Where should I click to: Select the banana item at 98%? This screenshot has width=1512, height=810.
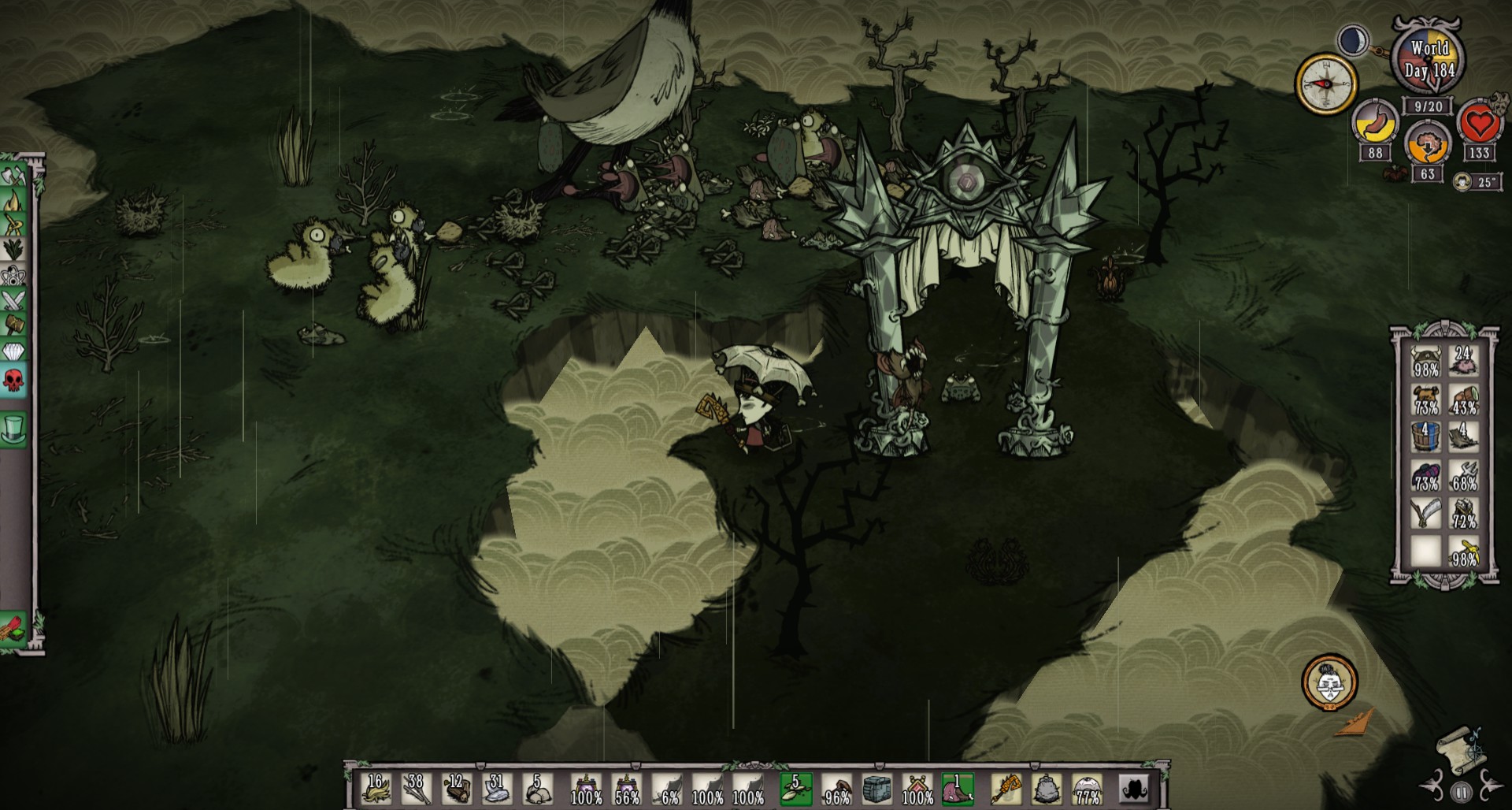click(x=1464, y=552)
